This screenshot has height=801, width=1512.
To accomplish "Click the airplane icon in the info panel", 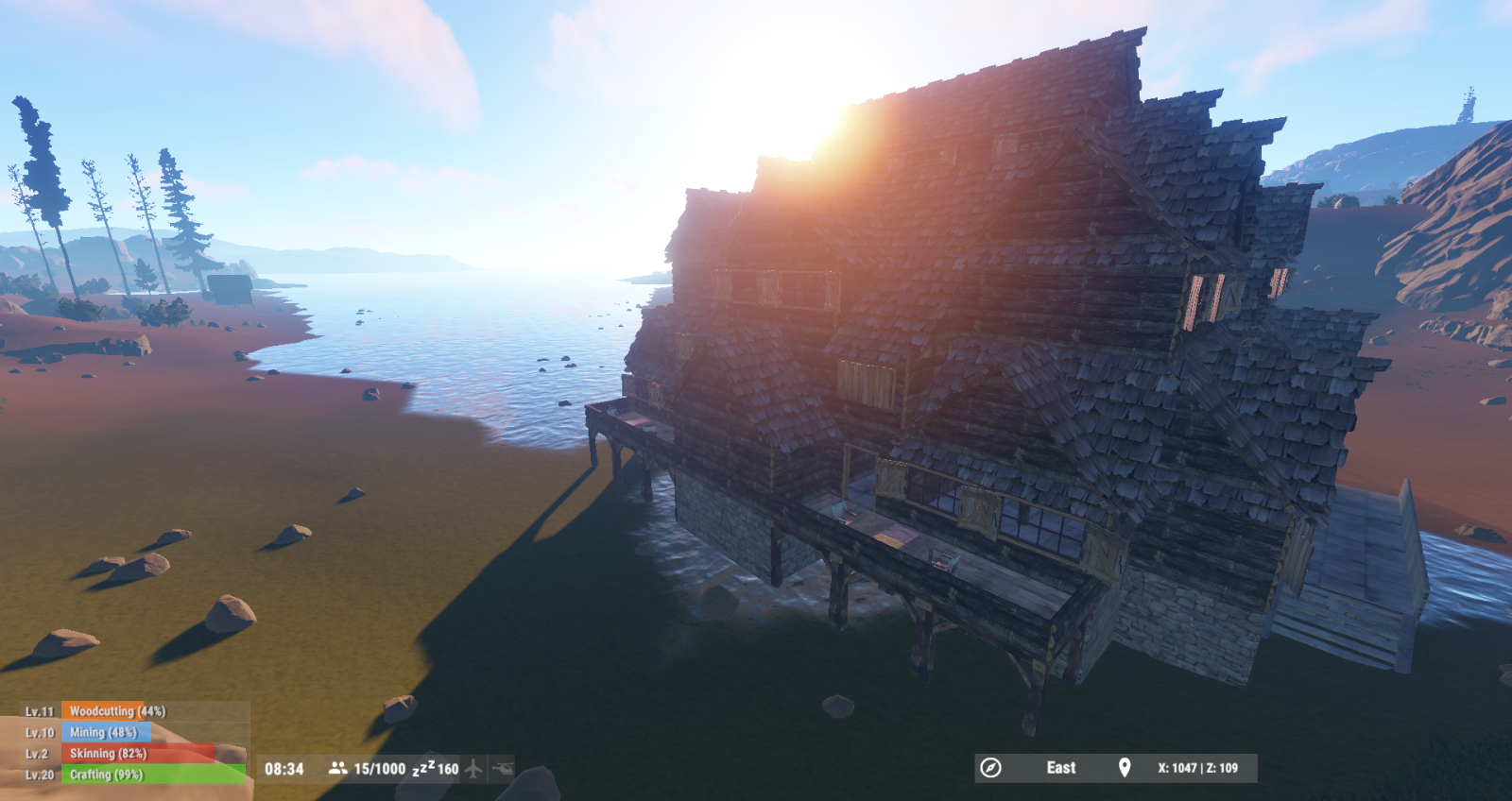I will tap(474, 769).
